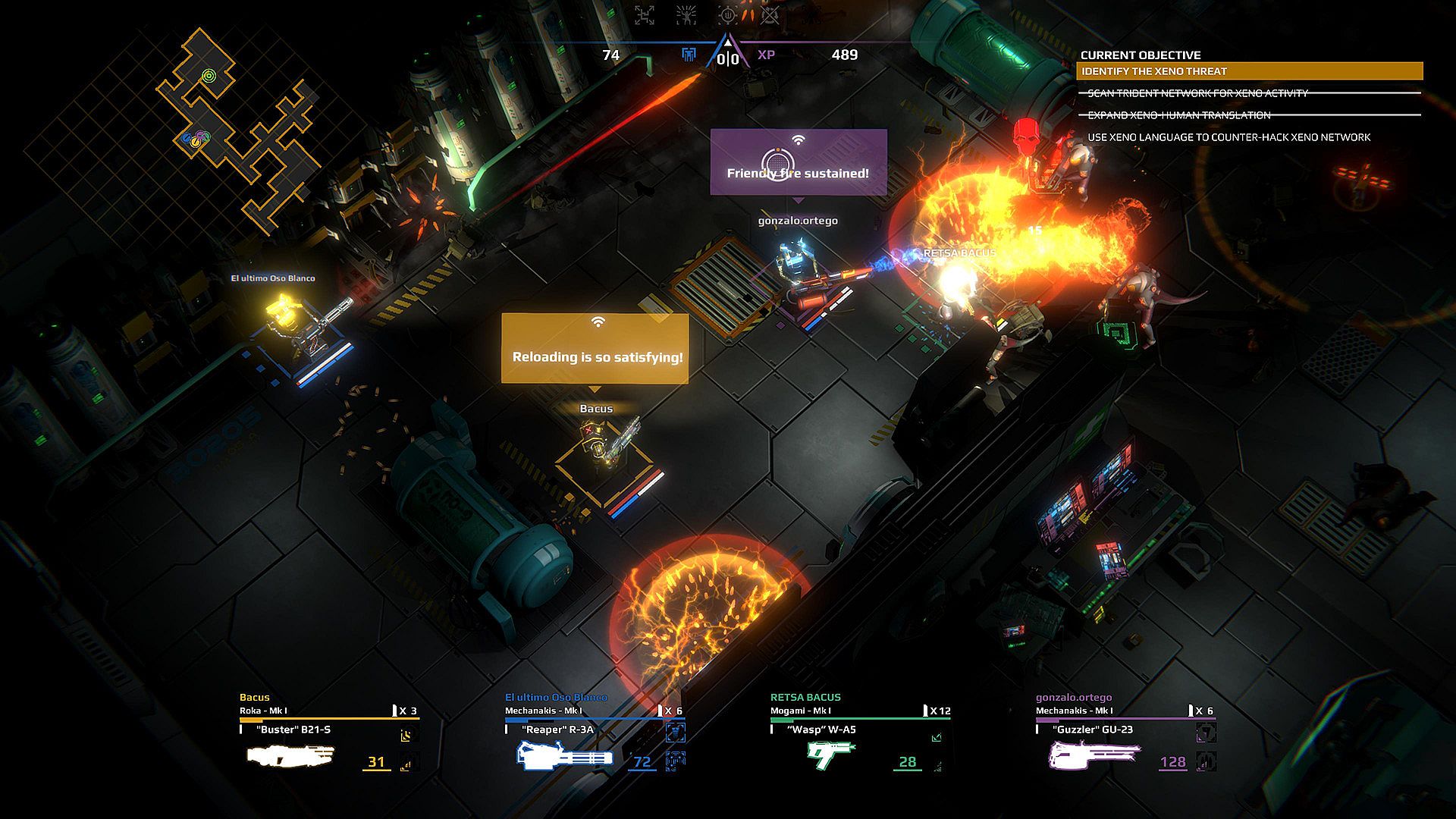
Task: Click the radiating figure icon at top
Action: [x=686, y=15]
